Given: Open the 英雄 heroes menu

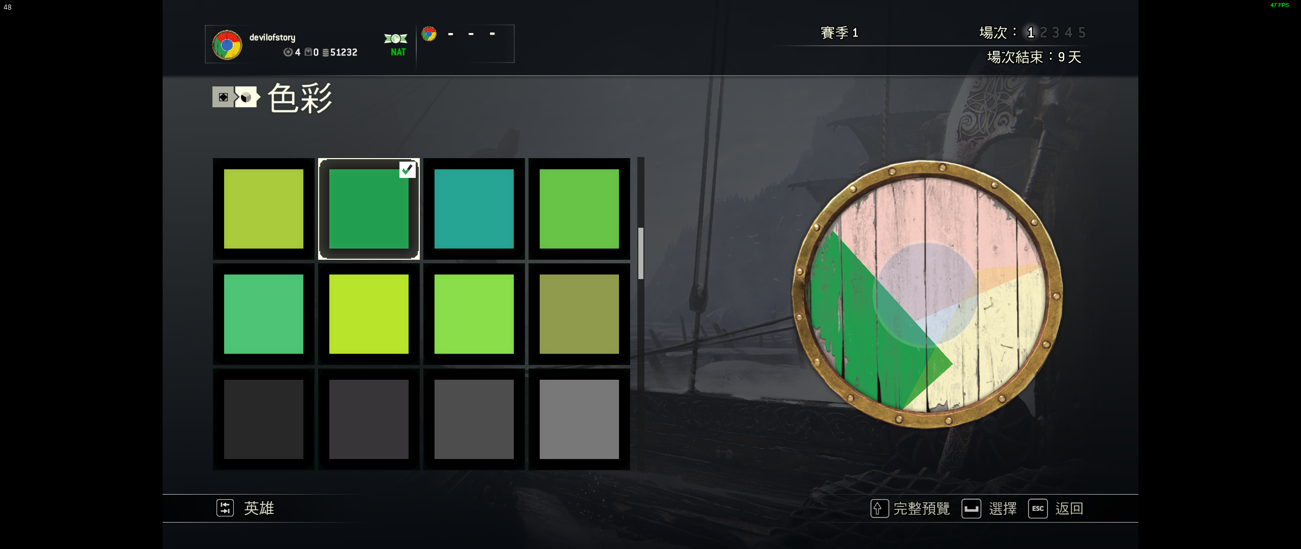Looking at the screenshot, I should coord(246,508).
